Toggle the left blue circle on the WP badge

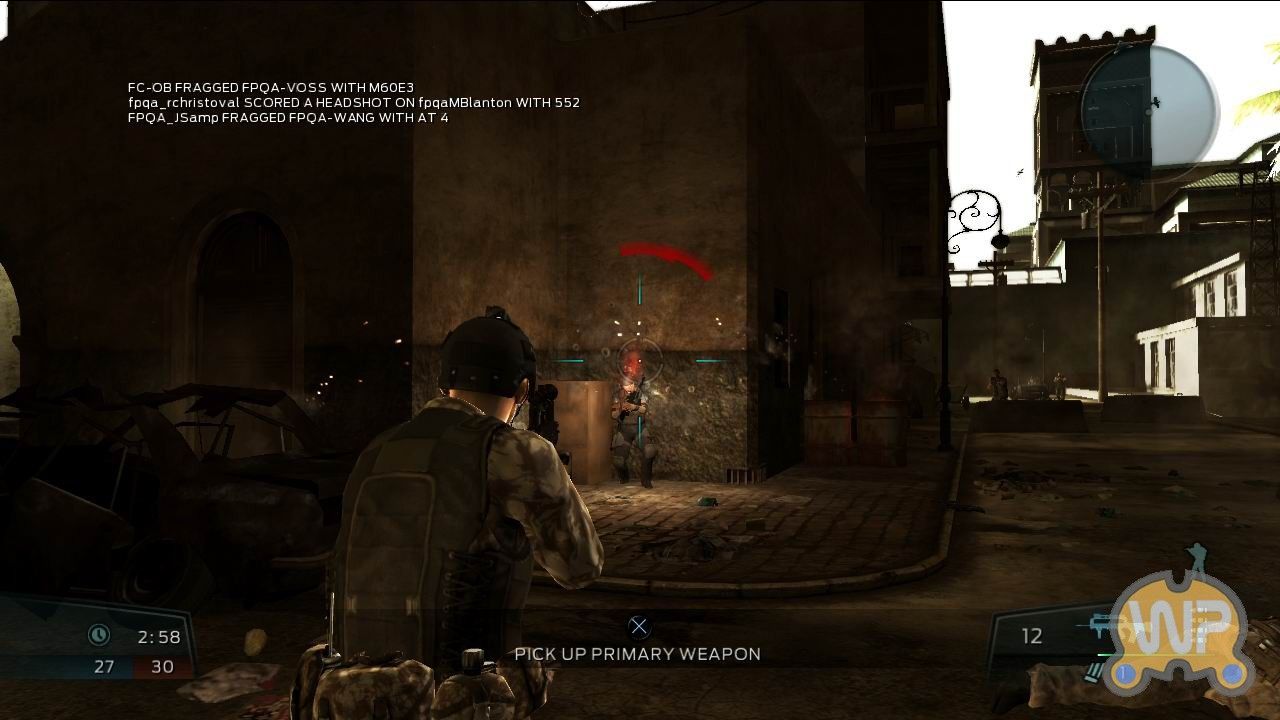pyautogui.click(x=1125, y=673)
